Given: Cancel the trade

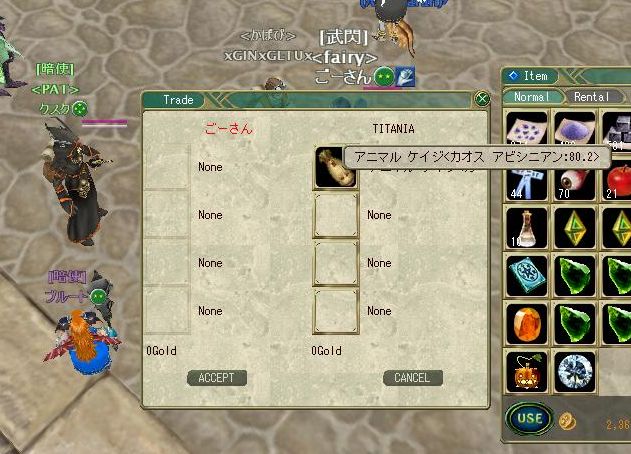Looking at the screenshot, I should tap(412, 378).
